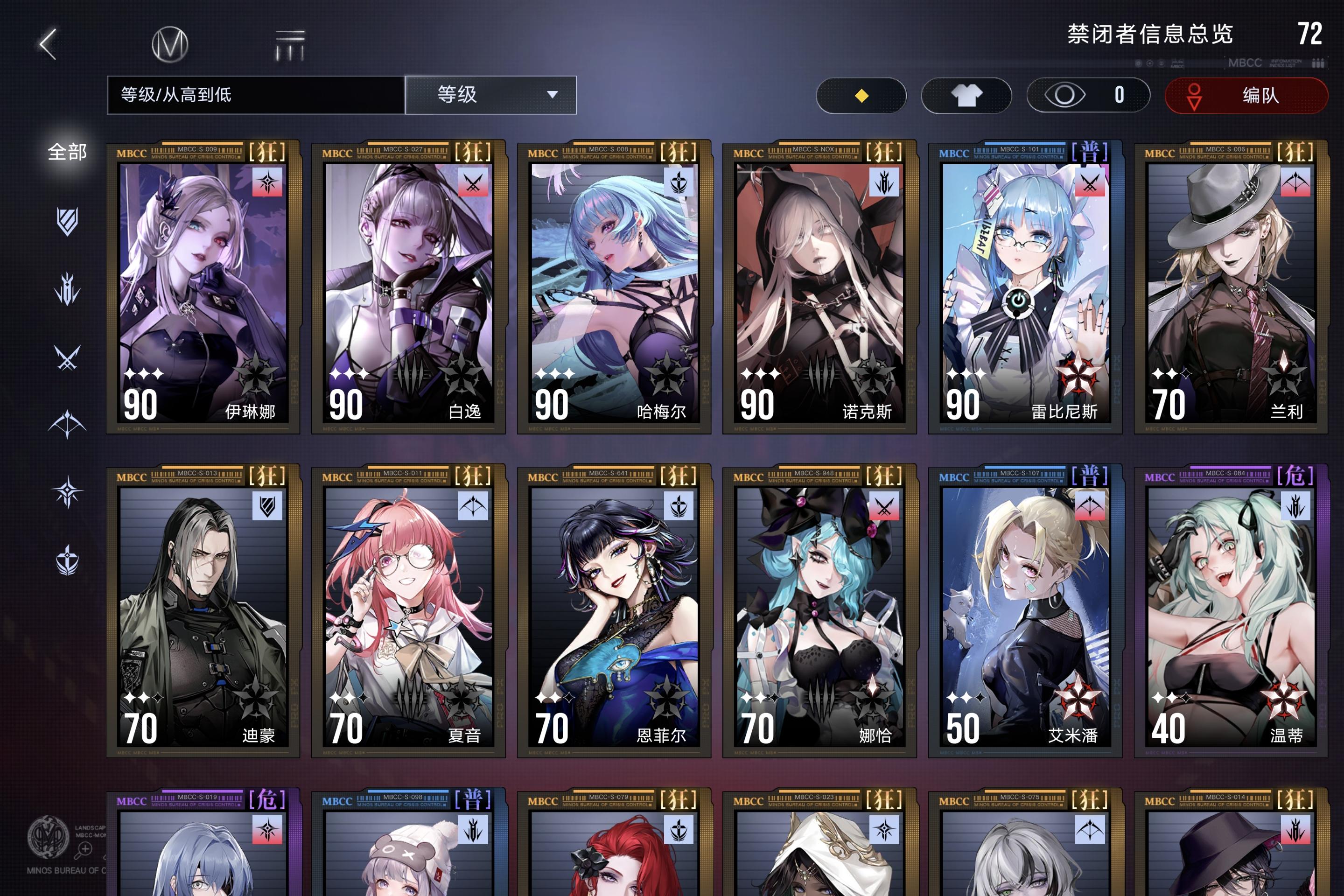Click the red 编队 team formation button
The width and height of the screenshot is (1344, 896).
1246,95
